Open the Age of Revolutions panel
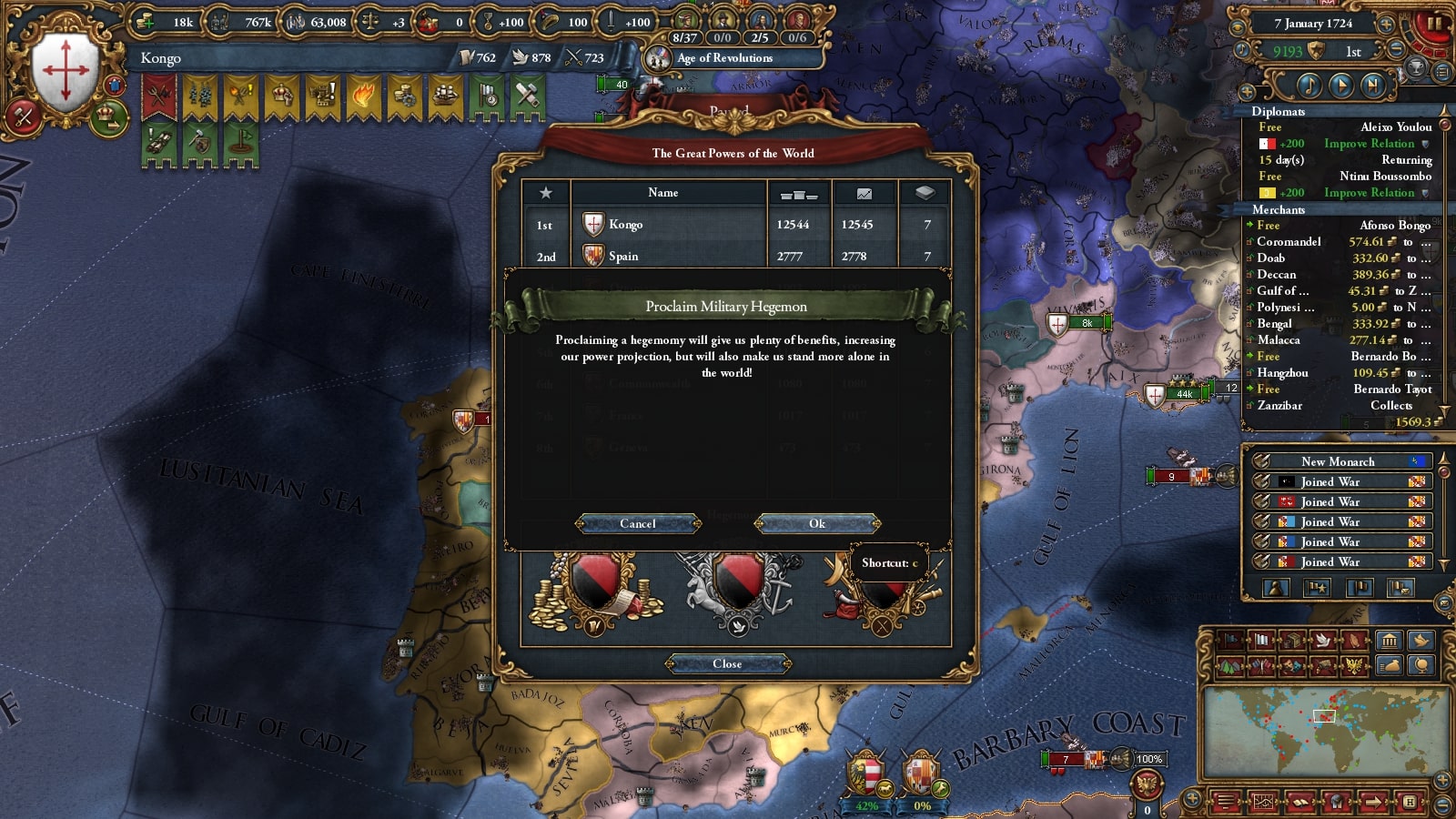This screenshot has height=819, width=1456. [x=723, y=58]
